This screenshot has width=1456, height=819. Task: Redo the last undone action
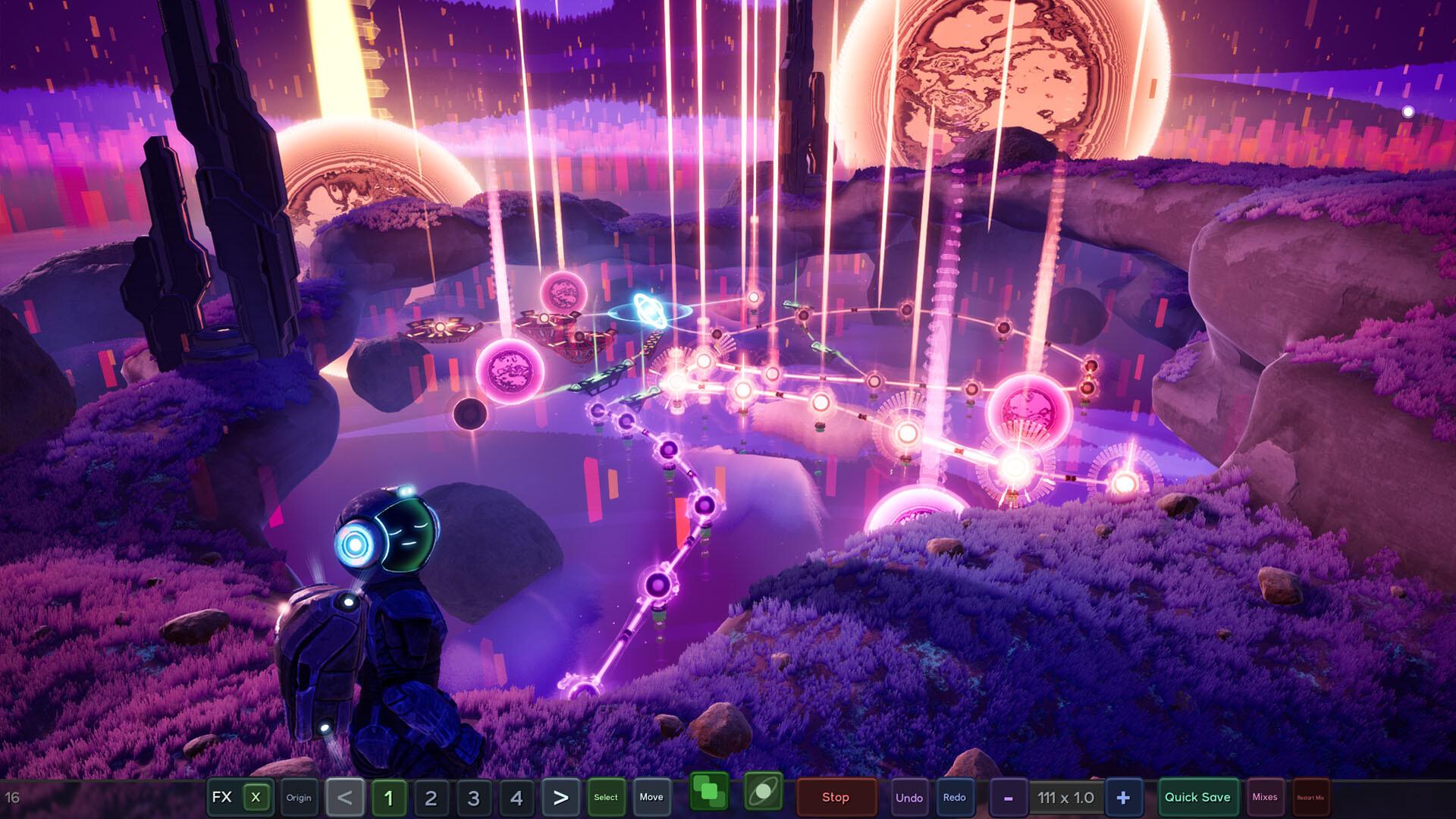pos(955,798)
